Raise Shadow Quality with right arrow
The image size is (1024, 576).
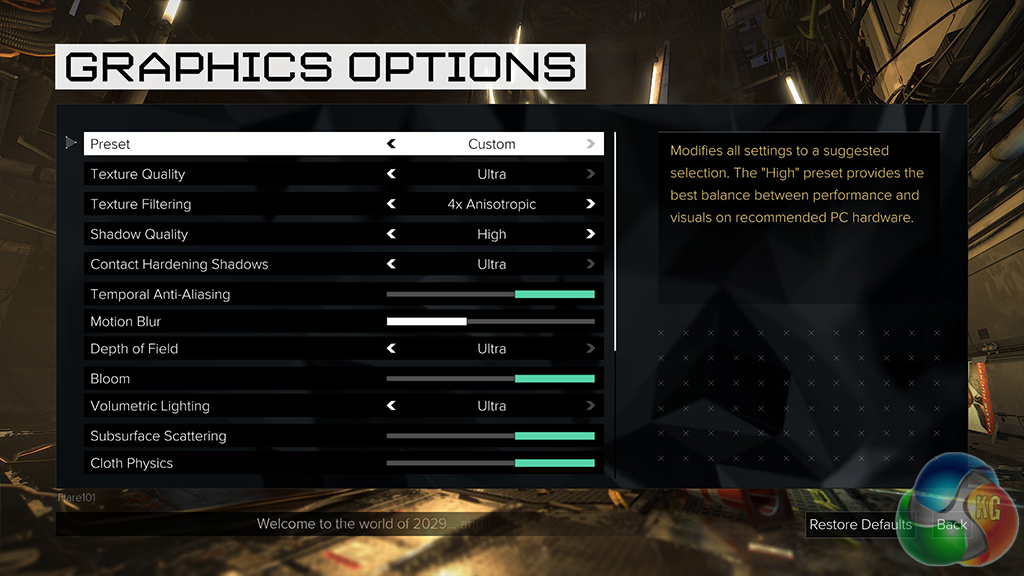click(591, 234)
